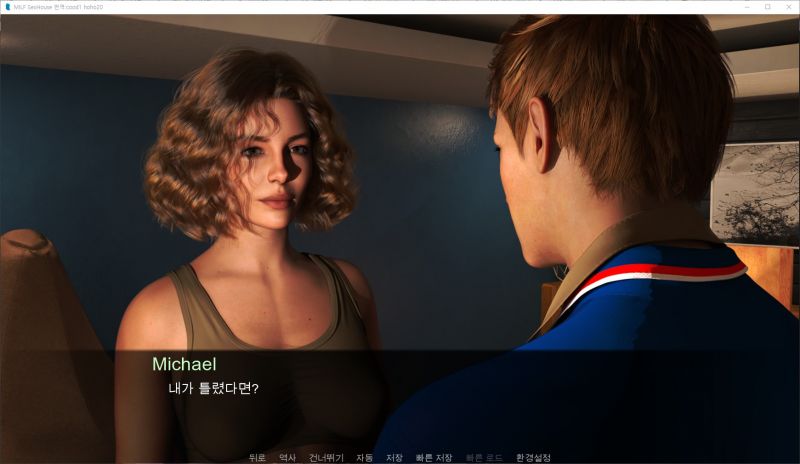This screenshot has width=800, height=464.
Task: Enable 자동 auto-advance
Action: click(364, 457)
